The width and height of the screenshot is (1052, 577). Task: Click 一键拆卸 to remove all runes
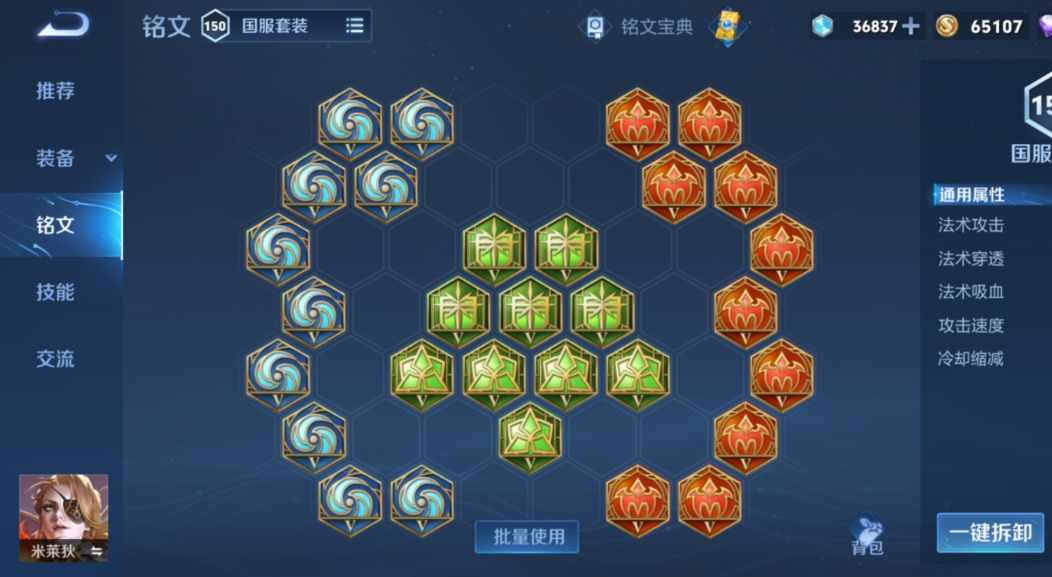pos(990,533)
